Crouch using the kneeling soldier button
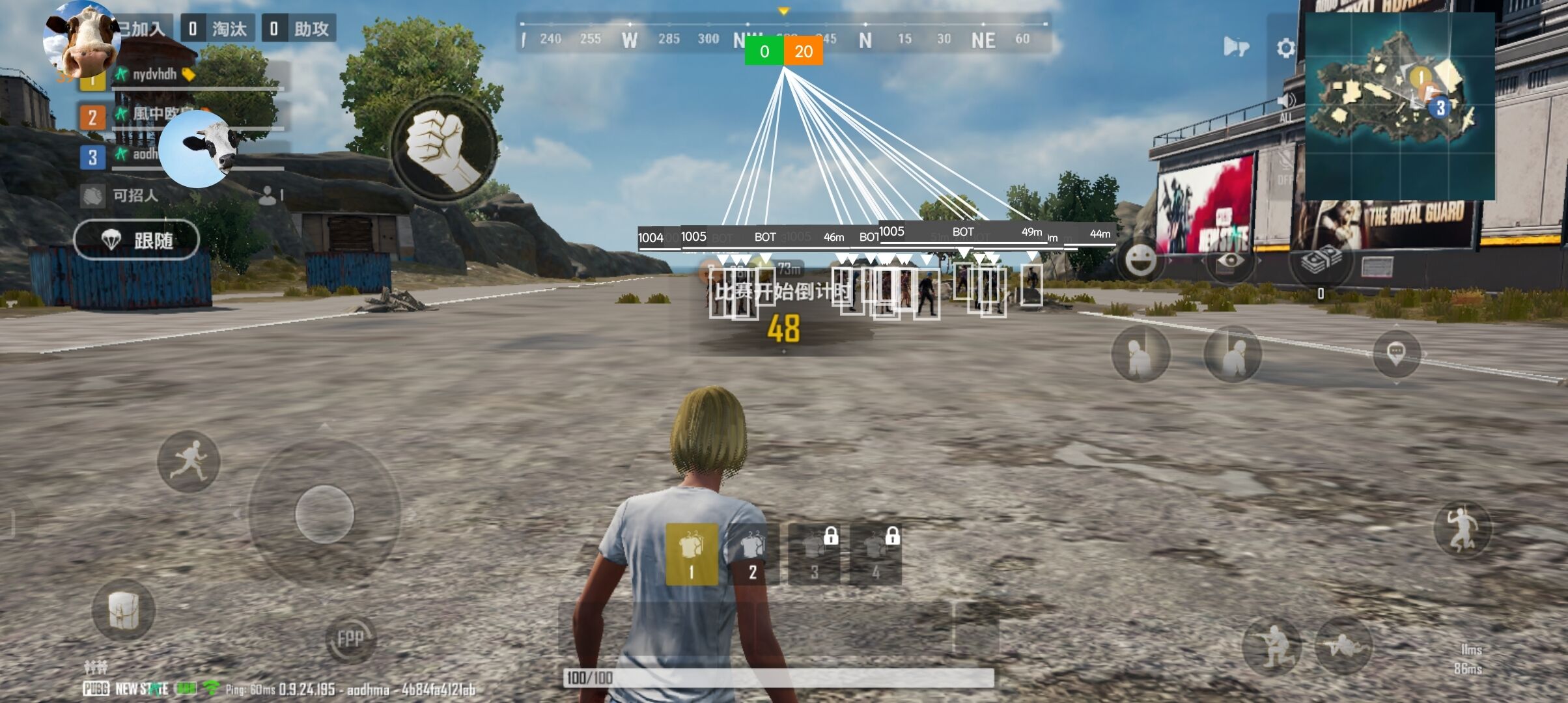The width and height of the screenshot is (1568, 703). pos(1272,644)
